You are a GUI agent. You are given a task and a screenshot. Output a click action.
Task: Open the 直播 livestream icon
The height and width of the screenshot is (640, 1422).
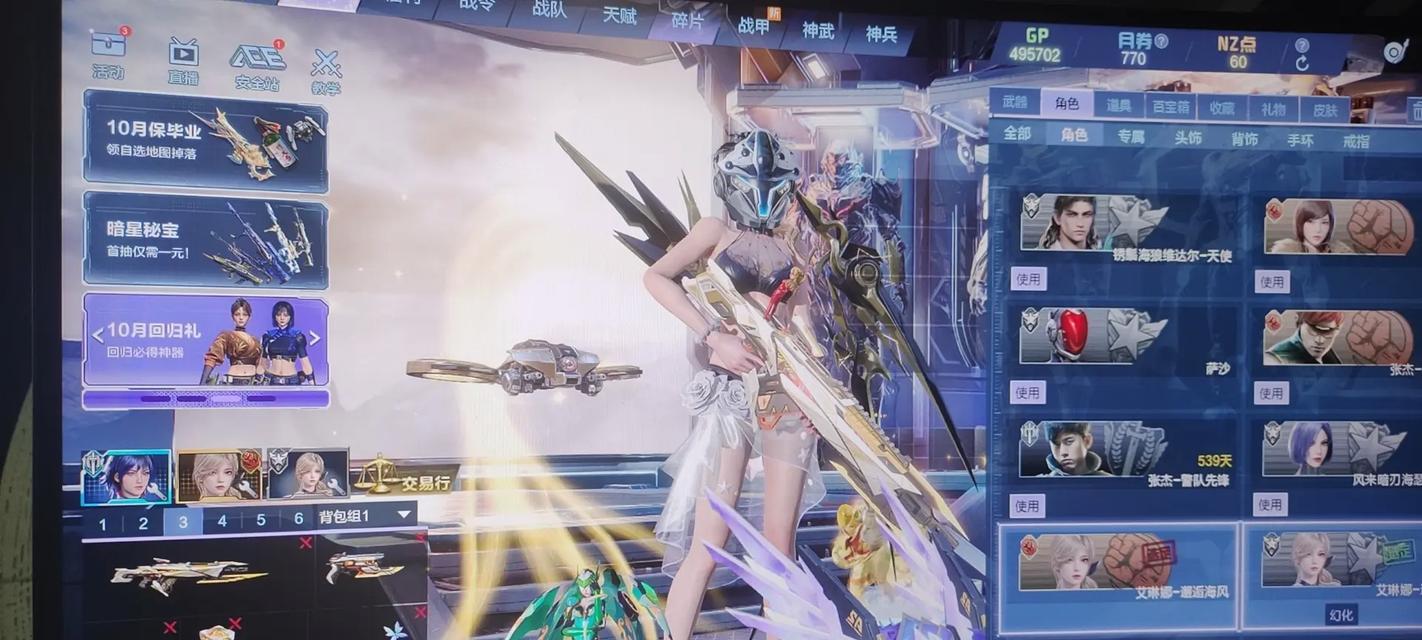point(183,58)
